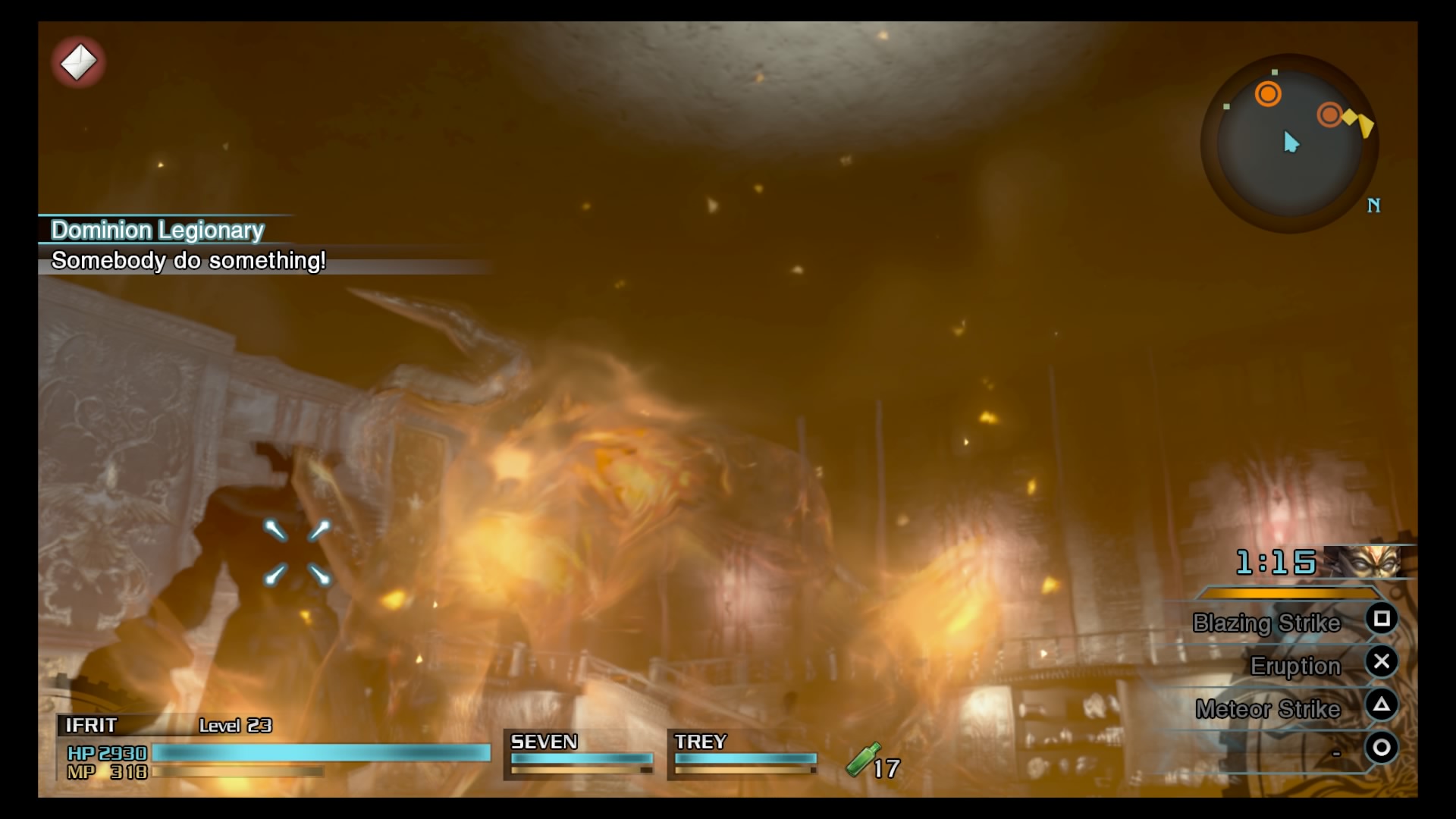Select the Eruption cross button icon
1456x819 pixels.
1382,664
